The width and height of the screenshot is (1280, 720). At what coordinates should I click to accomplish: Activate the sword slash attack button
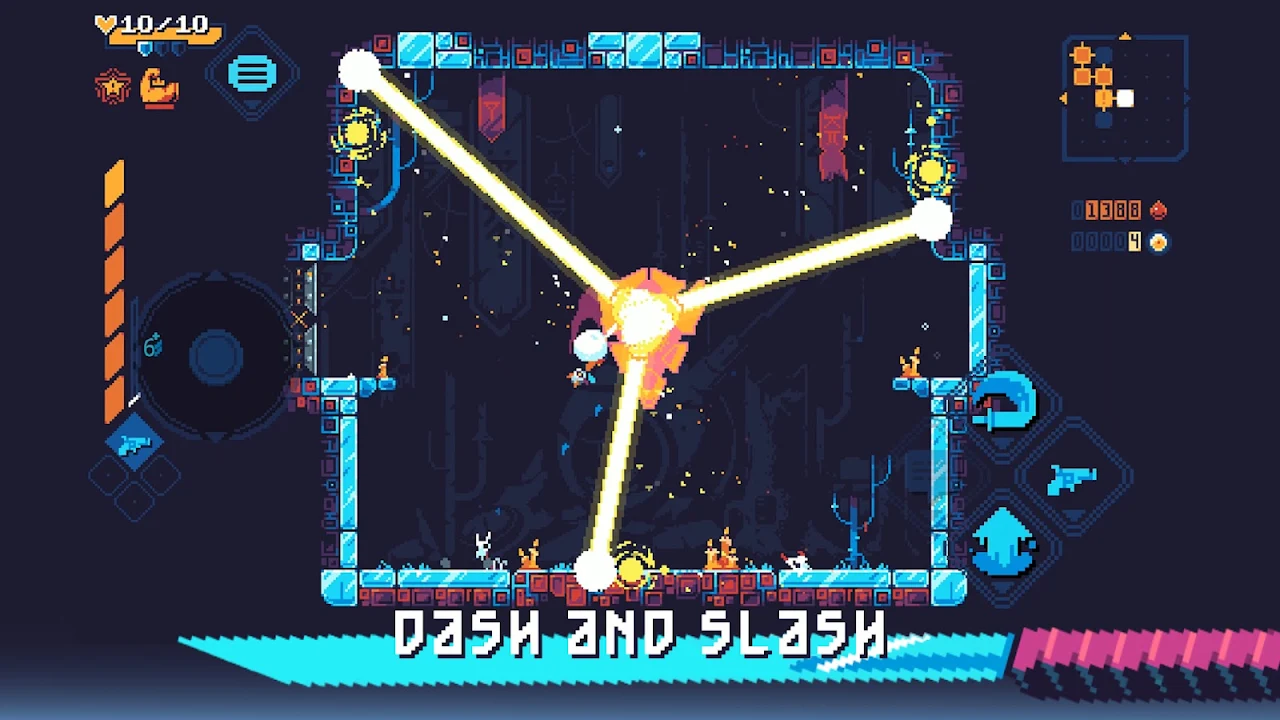tap(1005, 402)
